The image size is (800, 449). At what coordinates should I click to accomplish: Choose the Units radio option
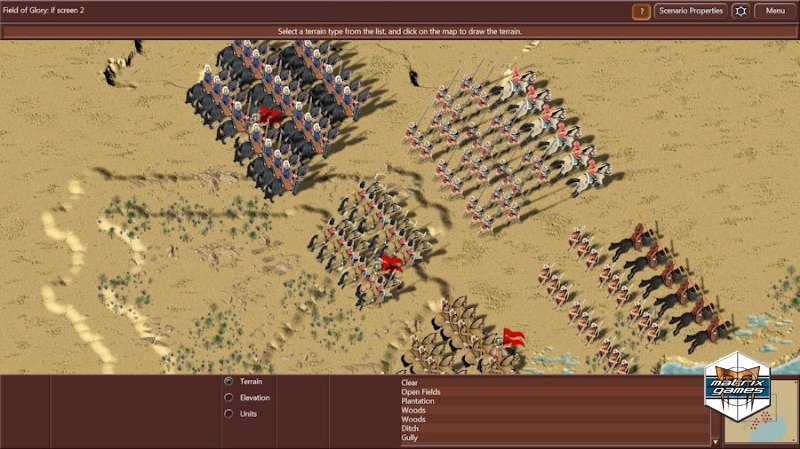coord(229,414)
